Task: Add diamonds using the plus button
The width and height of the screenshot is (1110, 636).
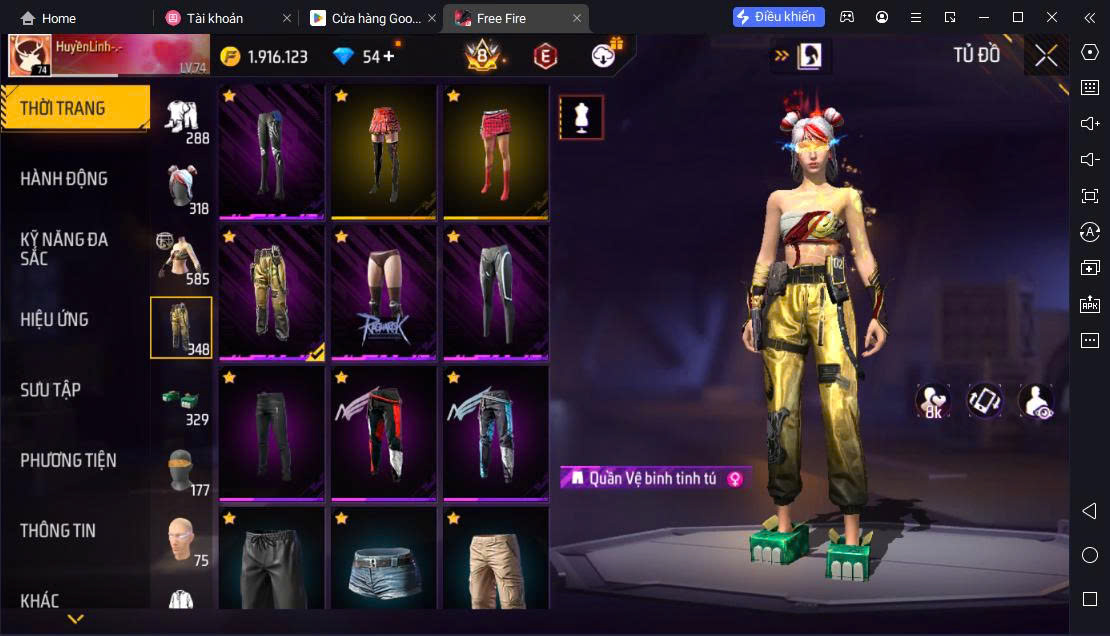Action: (389, 56)
